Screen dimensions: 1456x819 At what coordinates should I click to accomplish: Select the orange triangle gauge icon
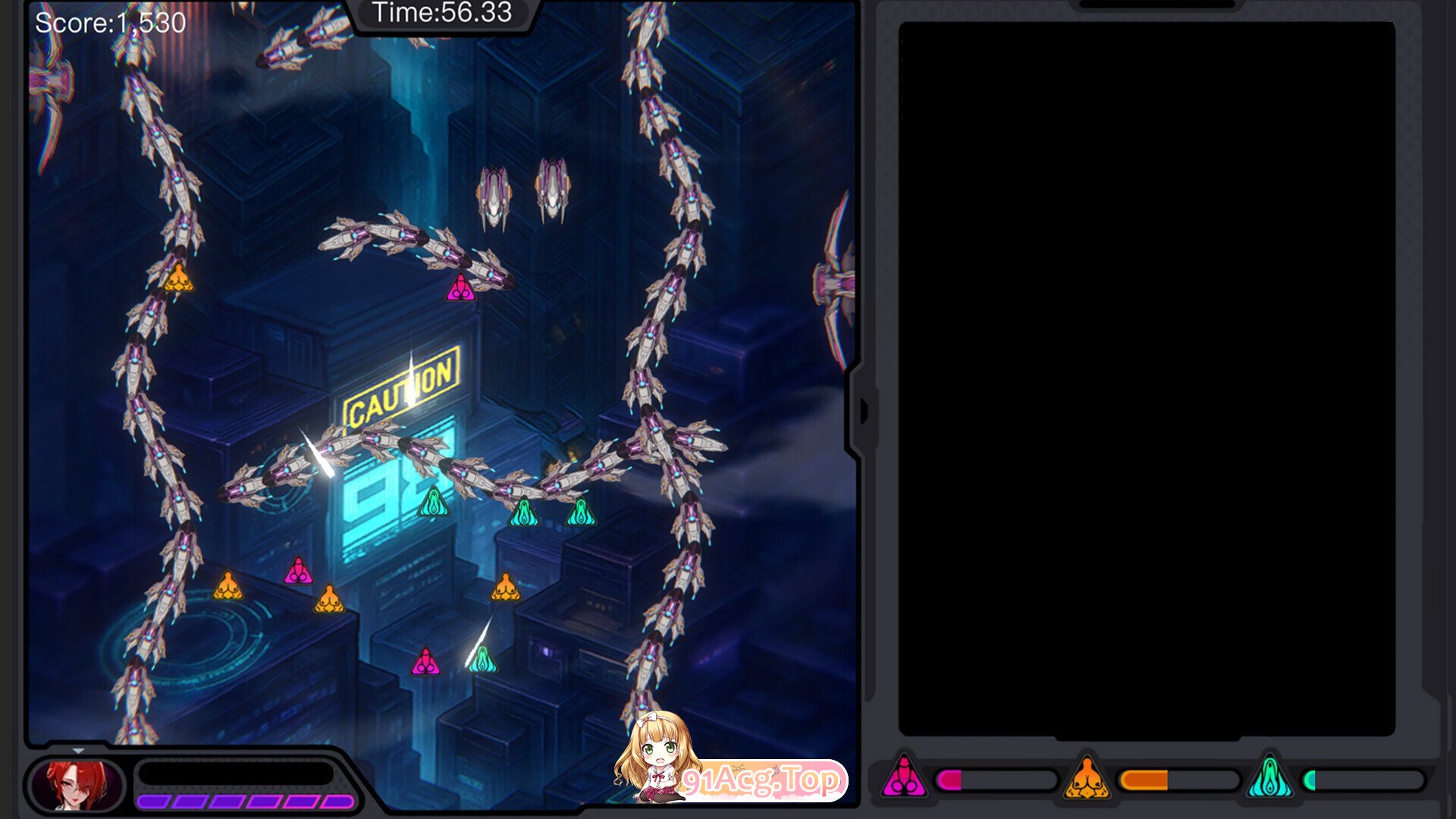click(1087, 778)
